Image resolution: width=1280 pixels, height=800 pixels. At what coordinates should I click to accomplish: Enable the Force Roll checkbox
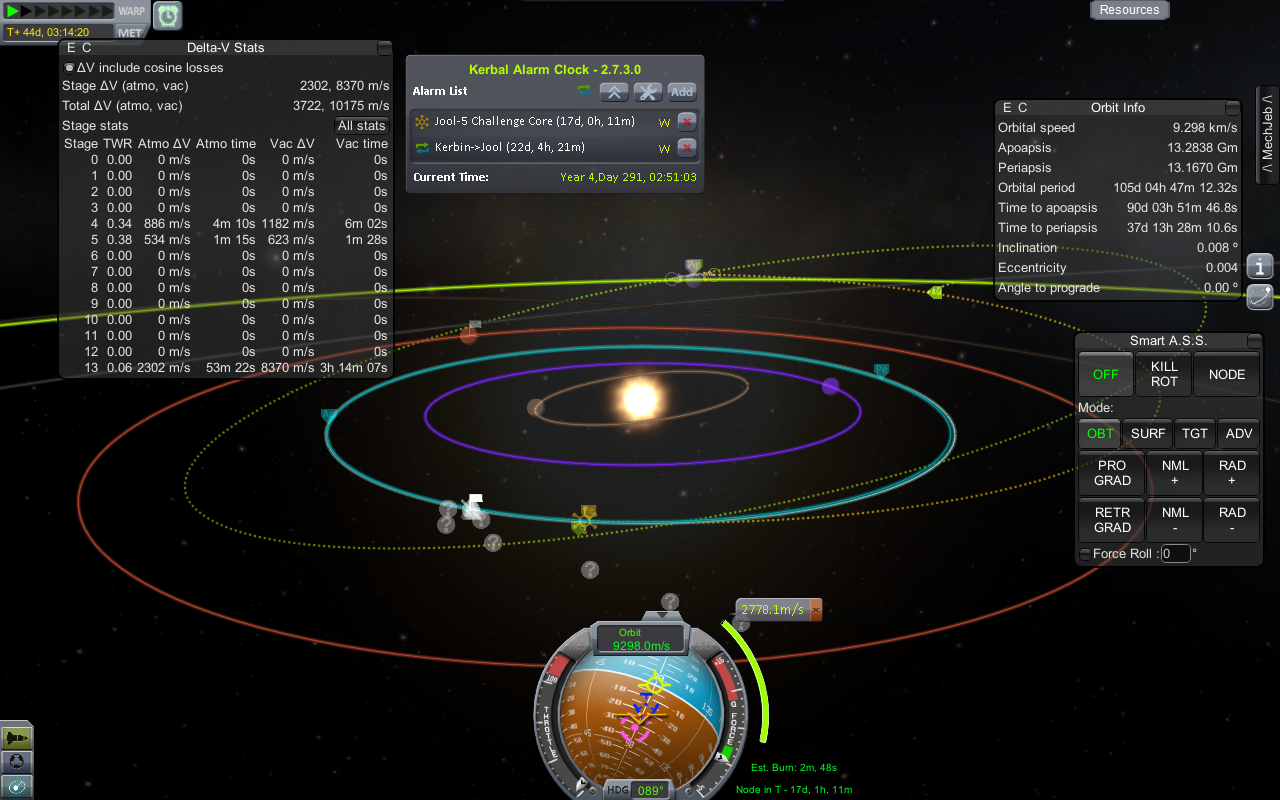(1085, 554)
